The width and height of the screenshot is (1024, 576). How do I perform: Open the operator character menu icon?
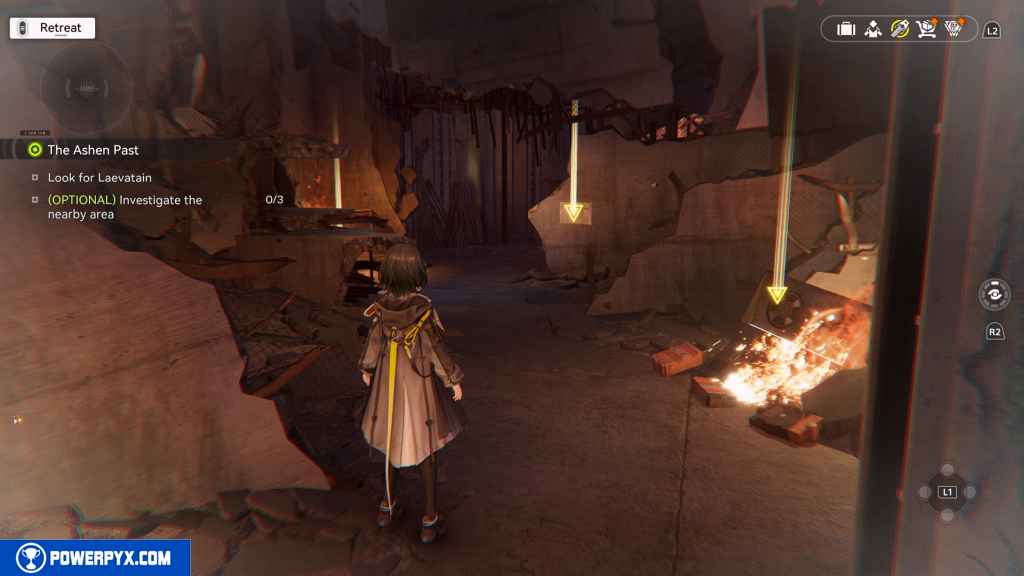point(873,29)
